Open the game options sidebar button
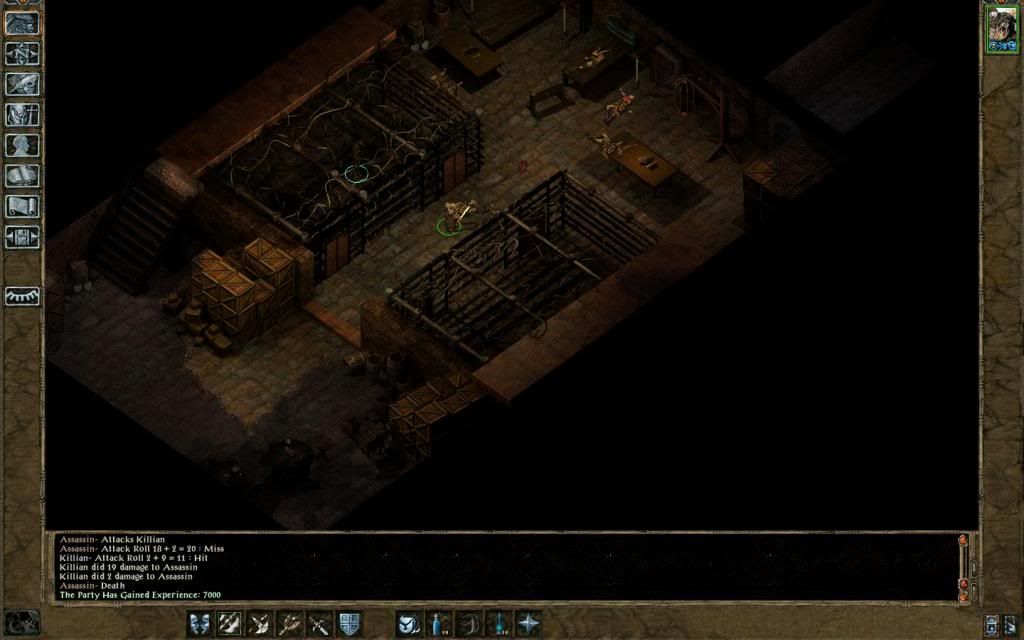This screenshot has width=1024, height=640. click(22, 238)
